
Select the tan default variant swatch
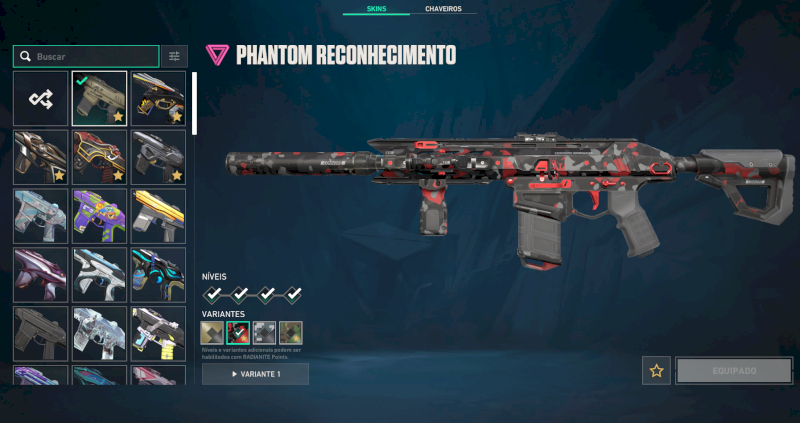pyautogui.click(x=212, y=333)
